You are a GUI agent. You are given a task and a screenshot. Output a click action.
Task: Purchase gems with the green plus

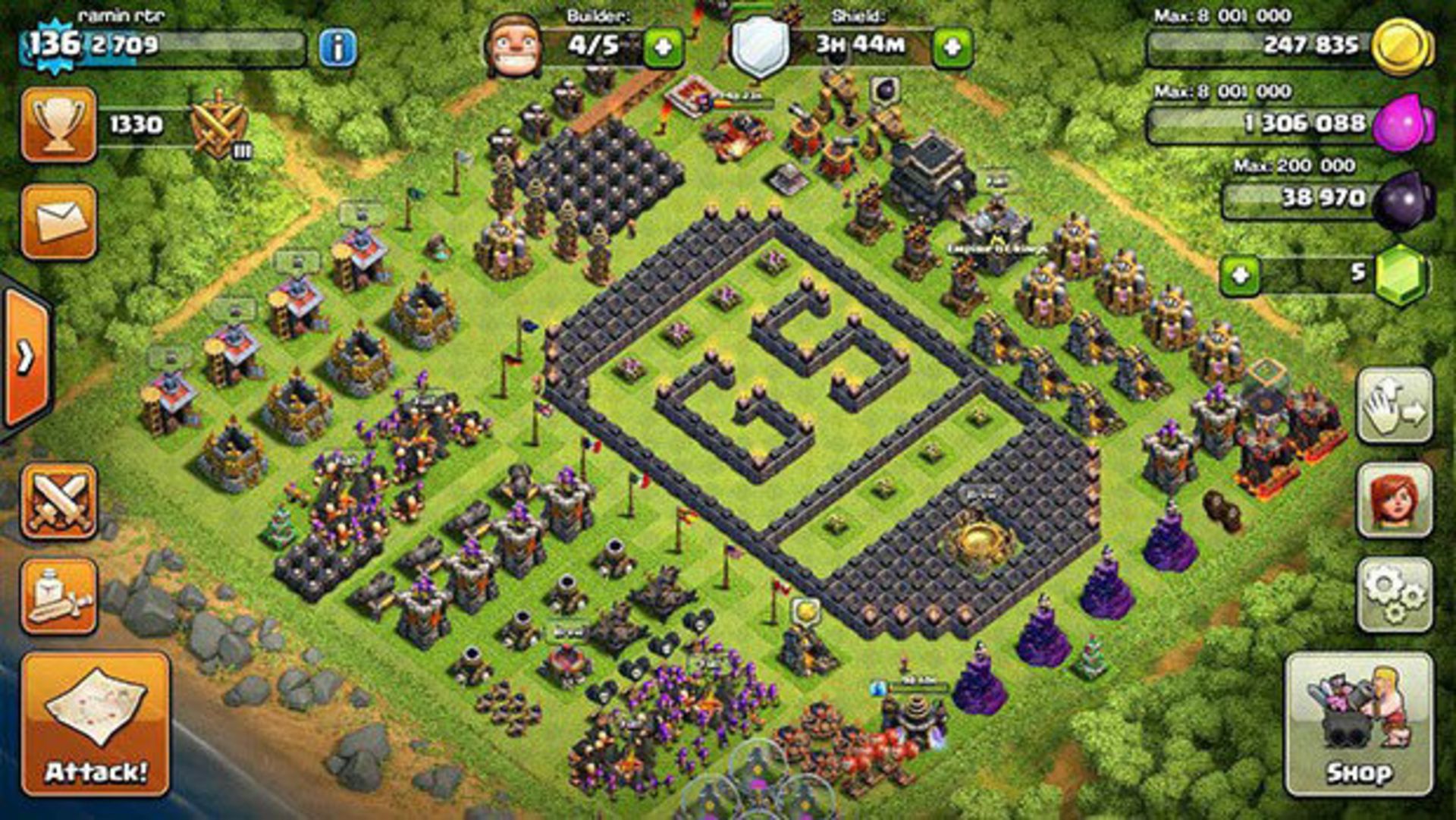click(x=1240, y=275)
